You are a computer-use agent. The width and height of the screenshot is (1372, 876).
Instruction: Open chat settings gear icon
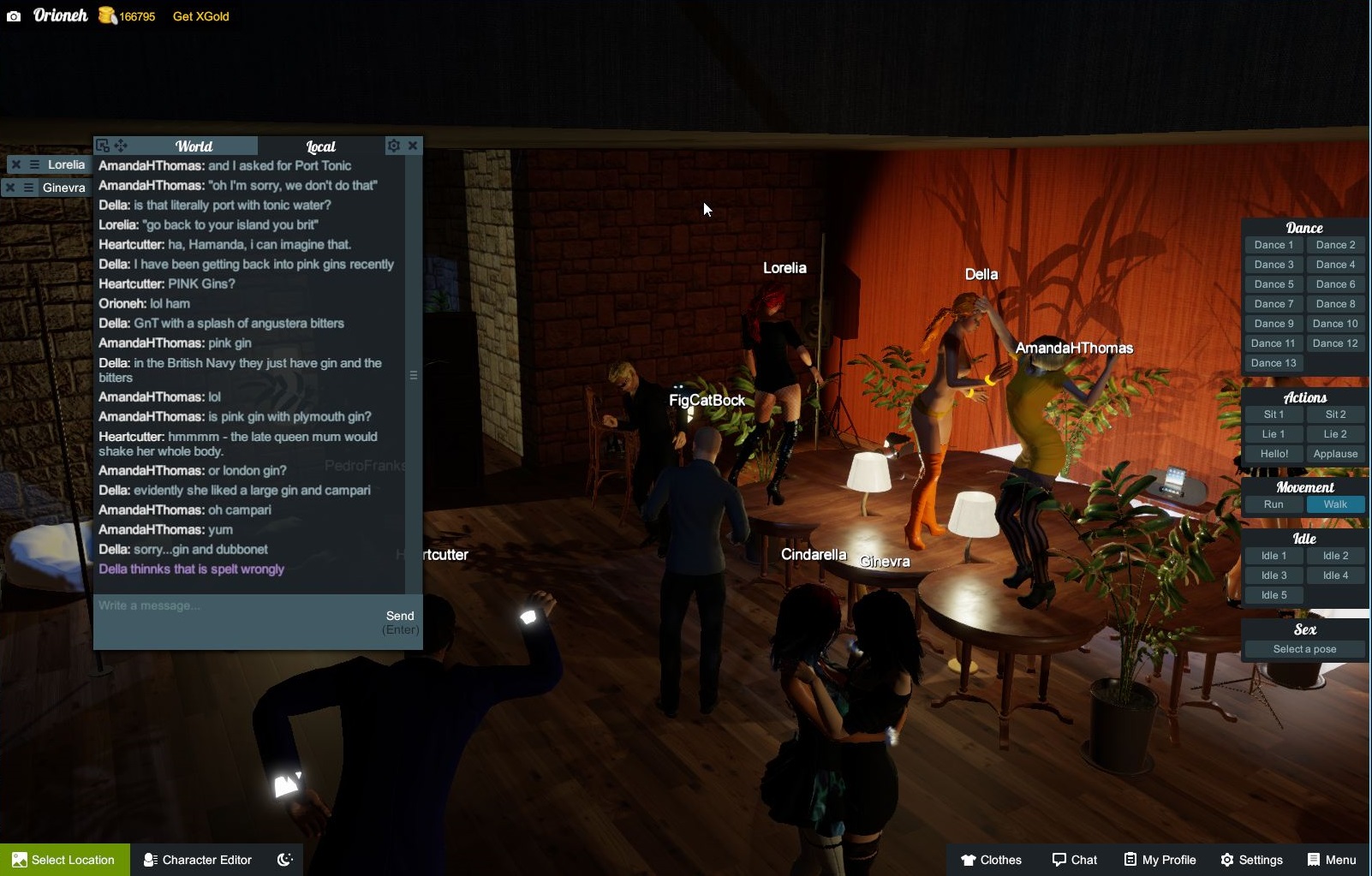tap(393, 146)
